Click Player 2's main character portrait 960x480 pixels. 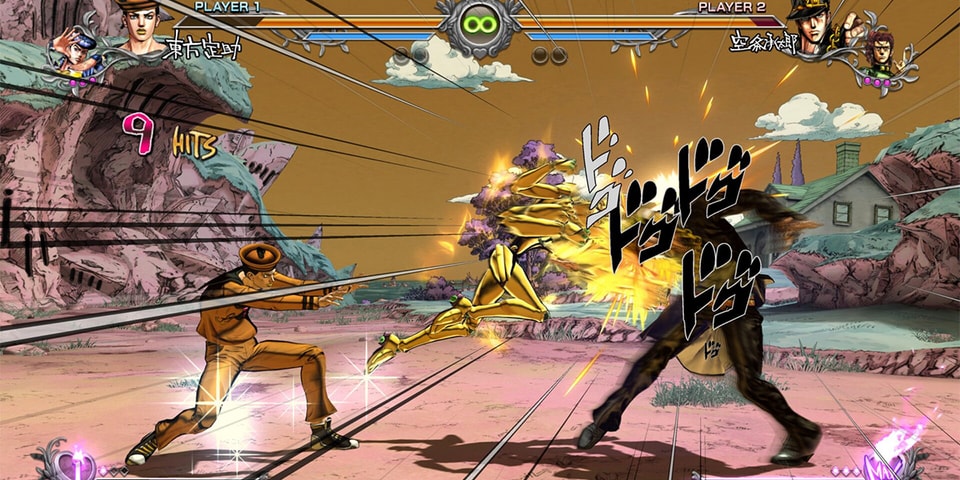click(x=813, y=28)
